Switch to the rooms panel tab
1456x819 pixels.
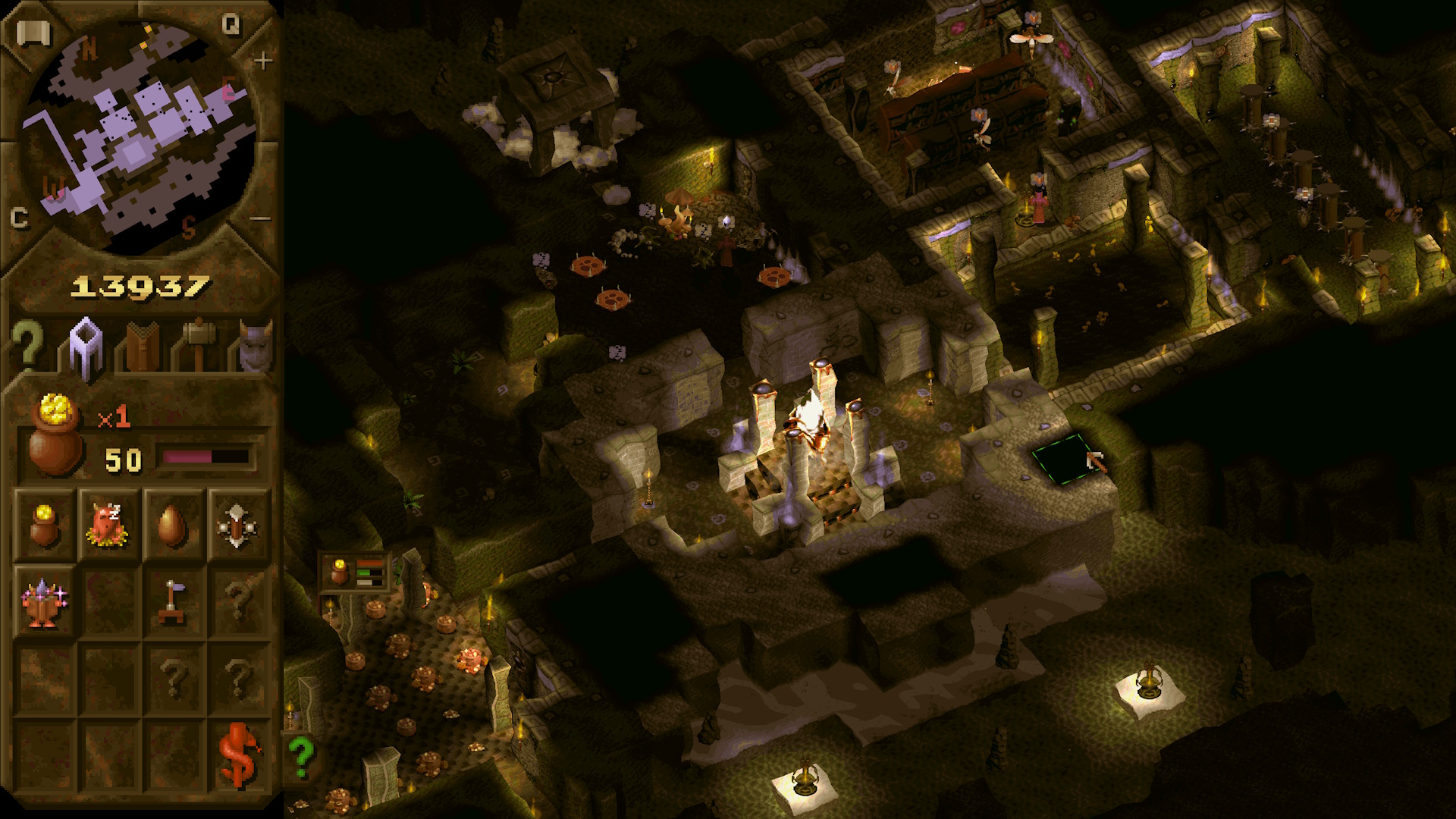[x=86, y=347]
